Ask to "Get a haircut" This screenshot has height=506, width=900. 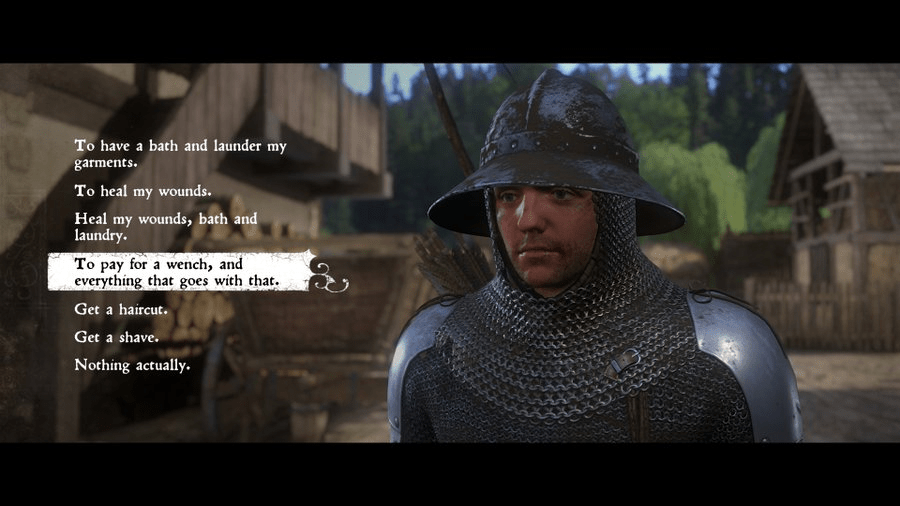point(120,310)
